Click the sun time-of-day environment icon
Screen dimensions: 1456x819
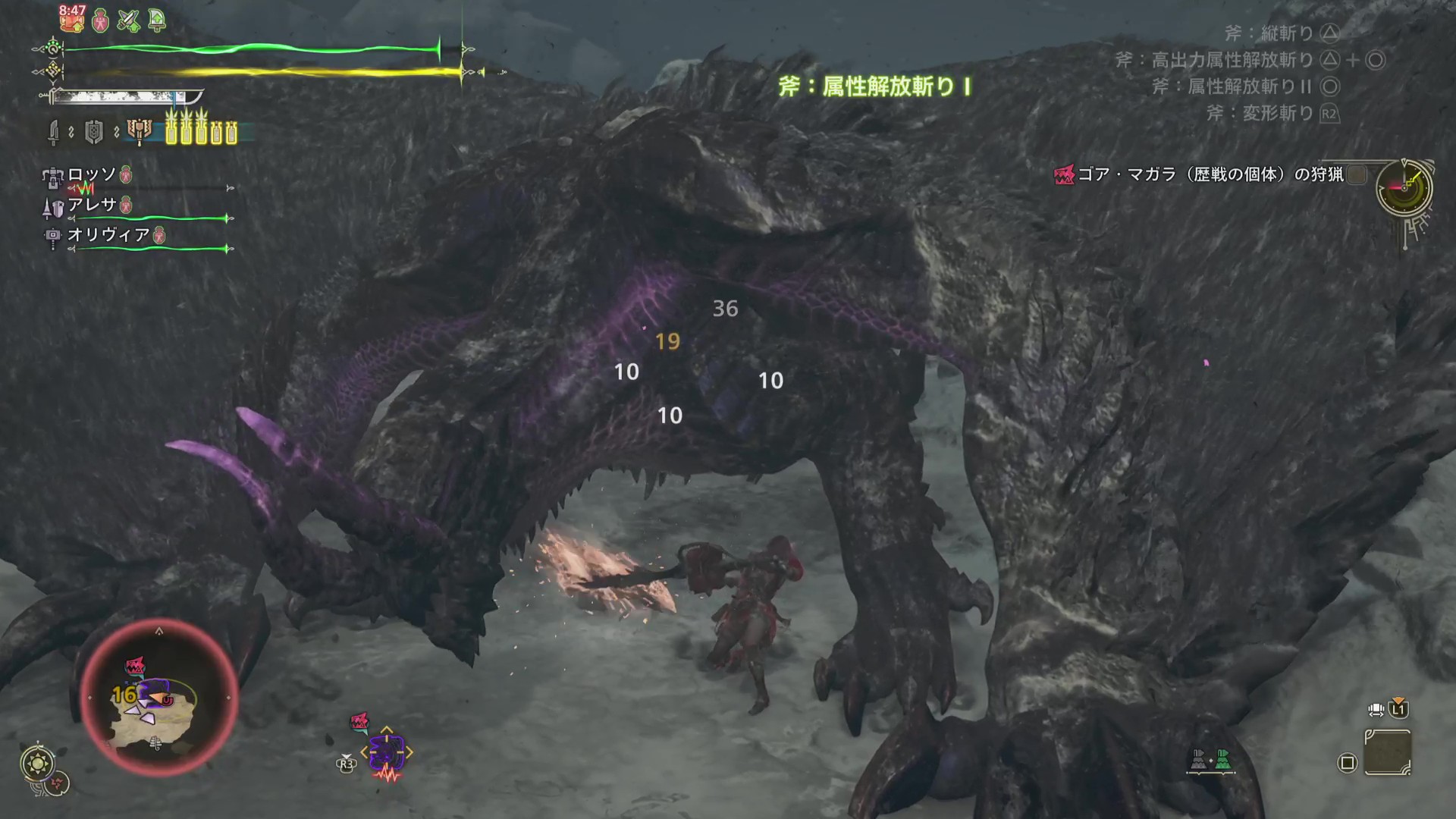click(x=38, y=763)
